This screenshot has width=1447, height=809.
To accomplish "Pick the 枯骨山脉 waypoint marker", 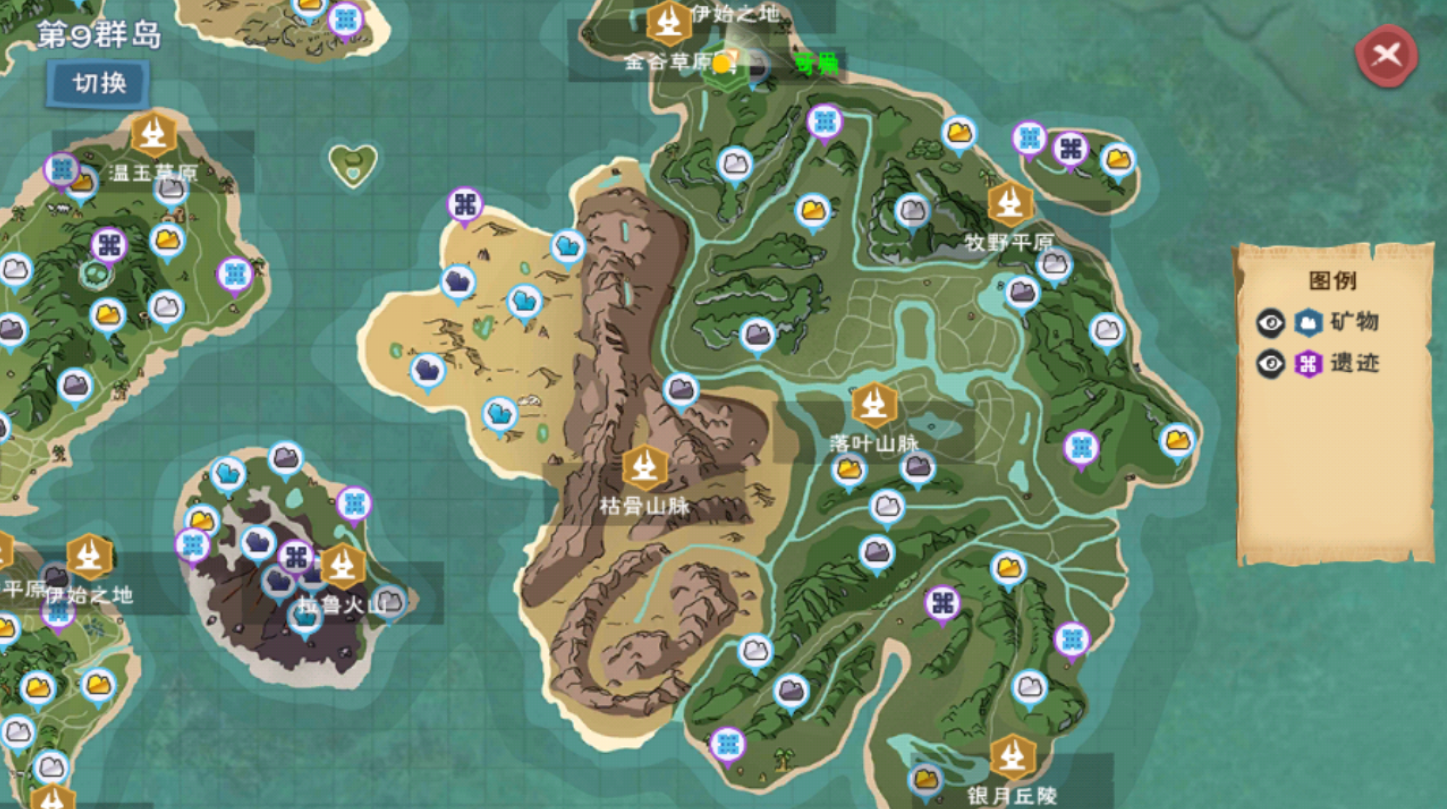I will point(645,468).
